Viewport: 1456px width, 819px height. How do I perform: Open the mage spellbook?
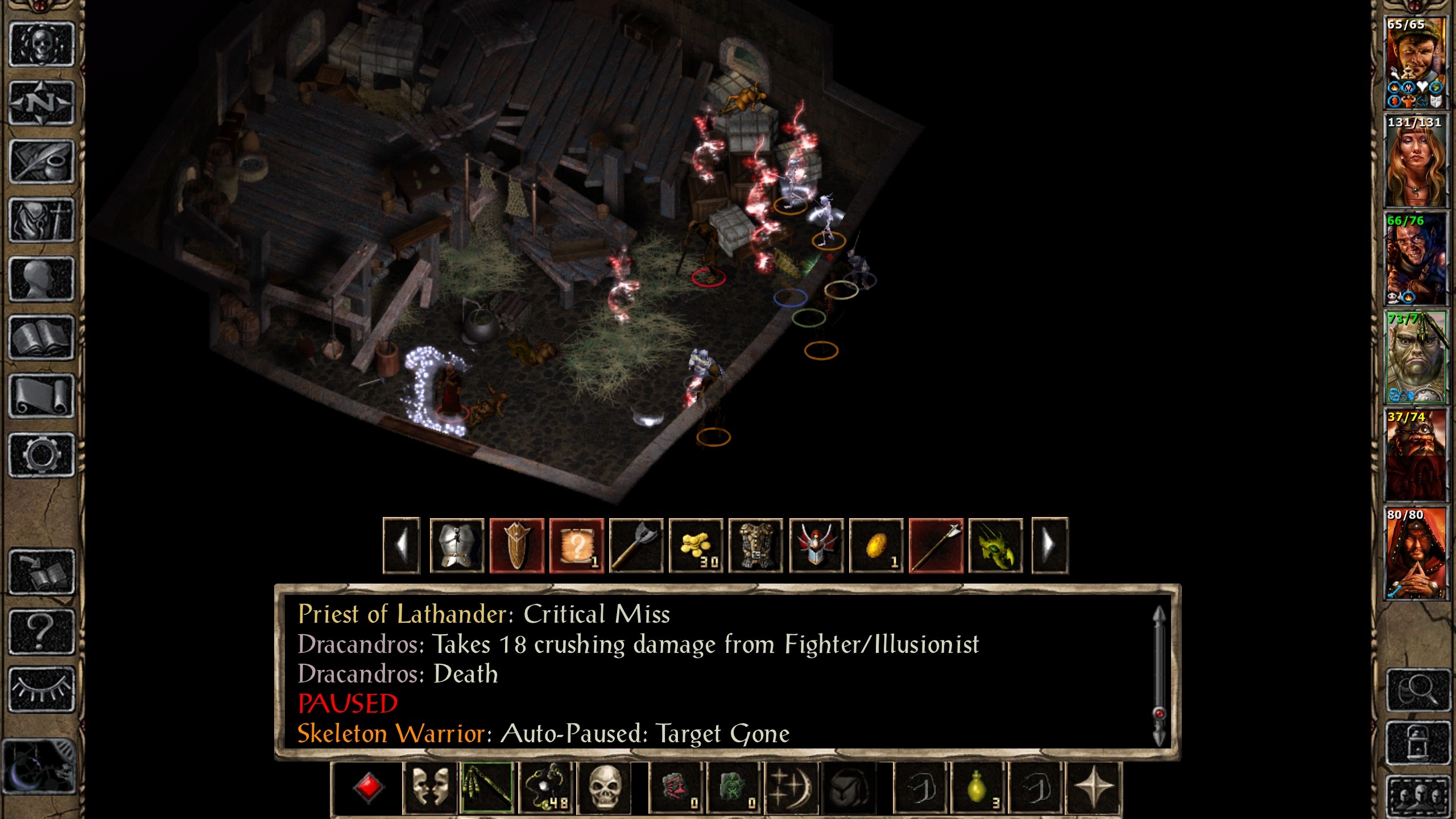click(x=42, y=338)
